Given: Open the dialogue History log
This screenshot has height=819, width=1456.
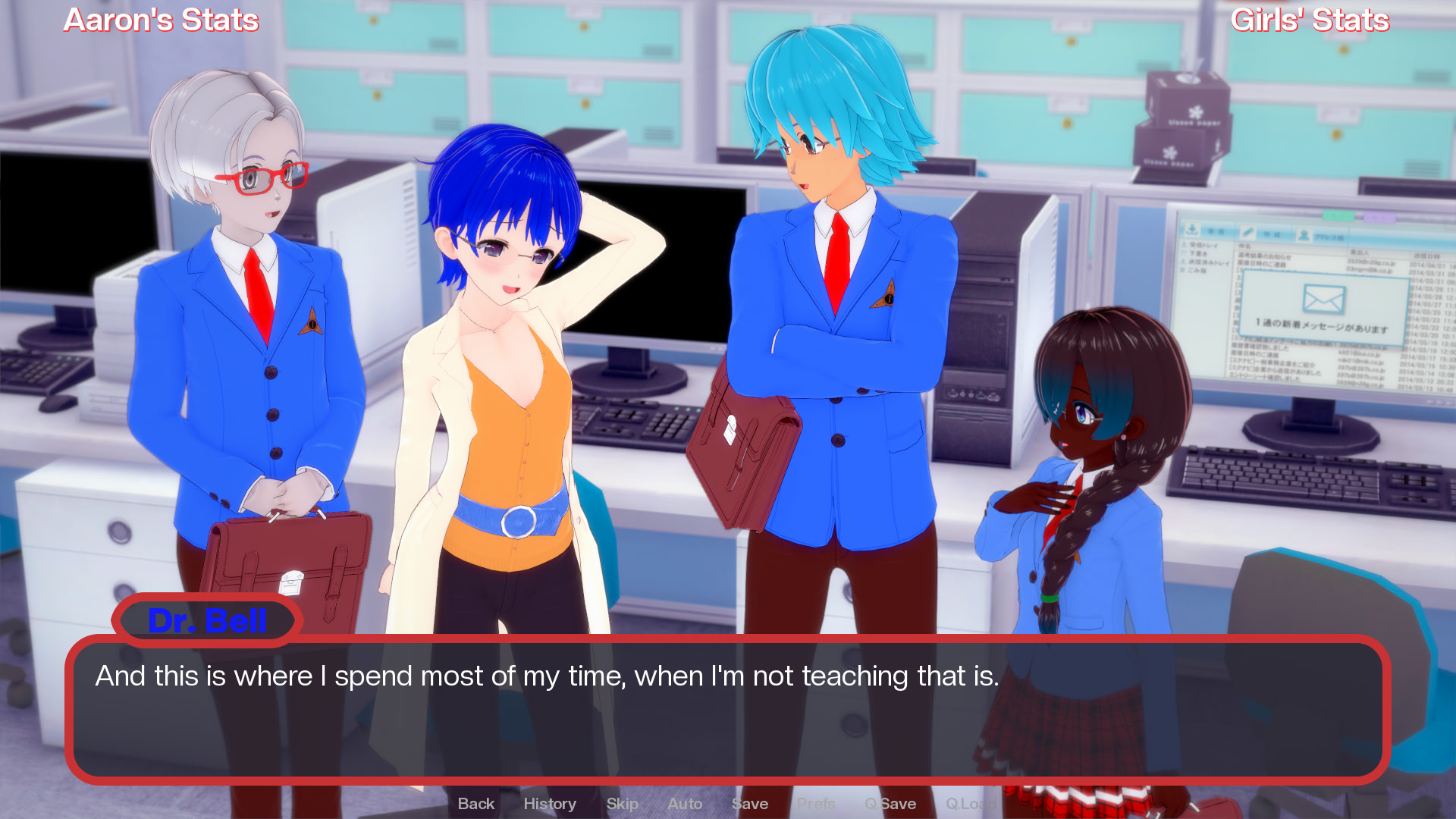Looking at the screenshot, I should coord(550,804).
